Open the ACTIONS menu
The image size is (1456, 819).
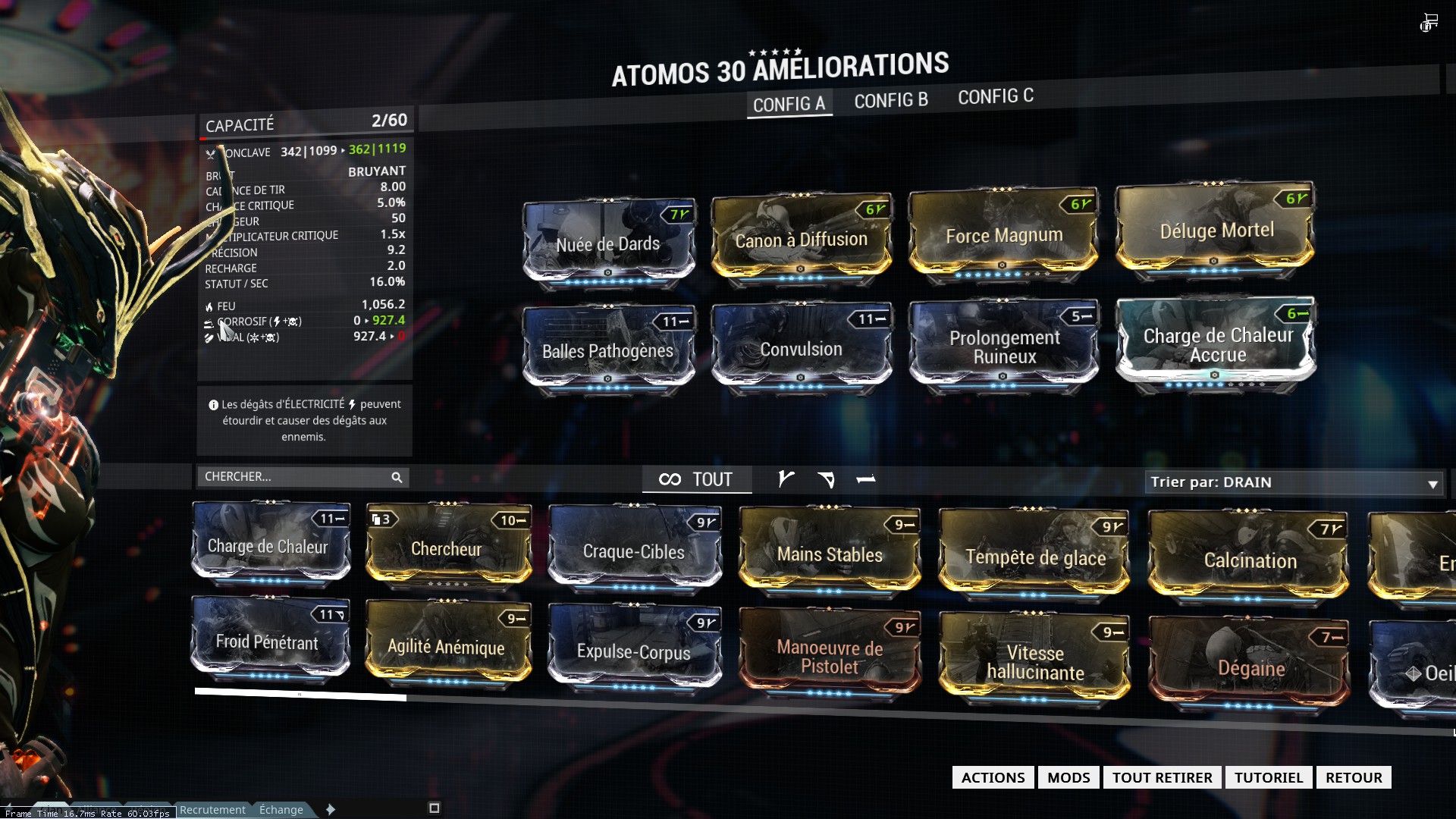pos(993,777)
